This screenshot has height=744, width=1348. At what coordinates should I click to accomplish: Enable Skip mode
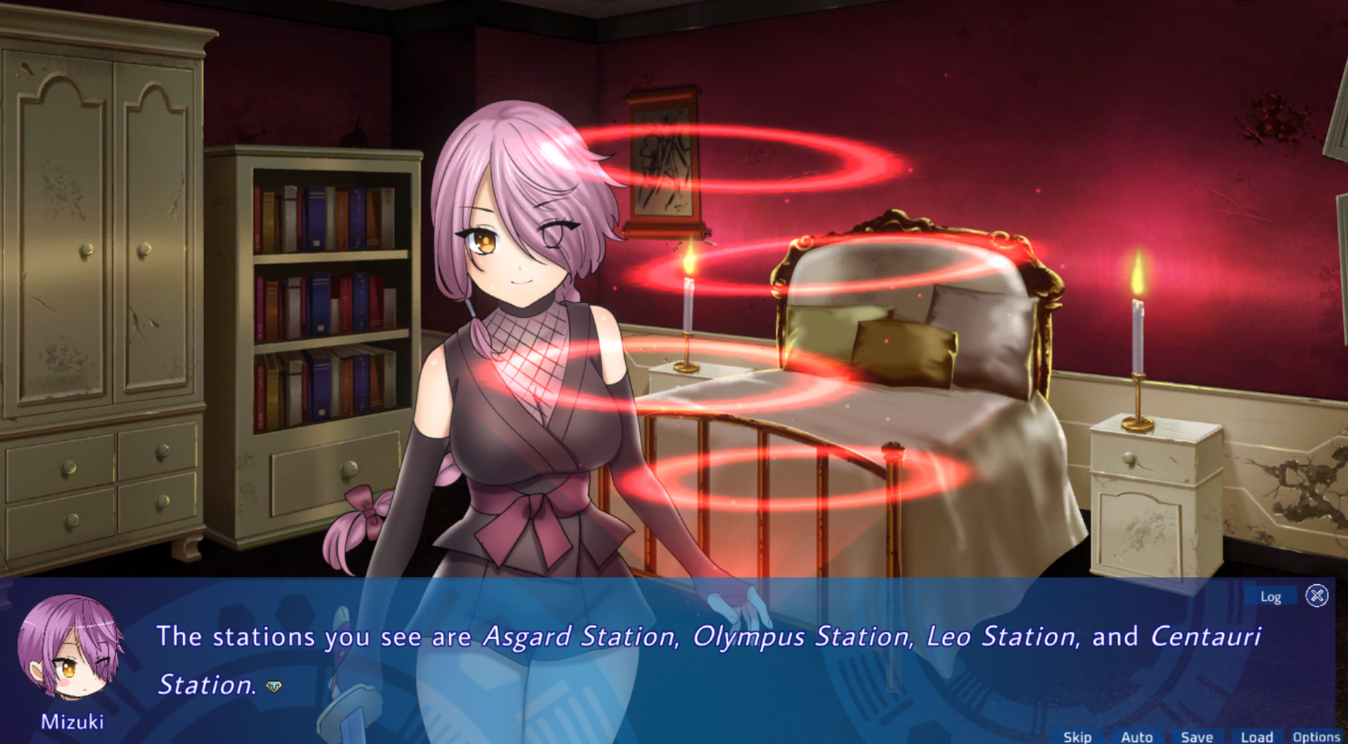(x=1078, y=736)
